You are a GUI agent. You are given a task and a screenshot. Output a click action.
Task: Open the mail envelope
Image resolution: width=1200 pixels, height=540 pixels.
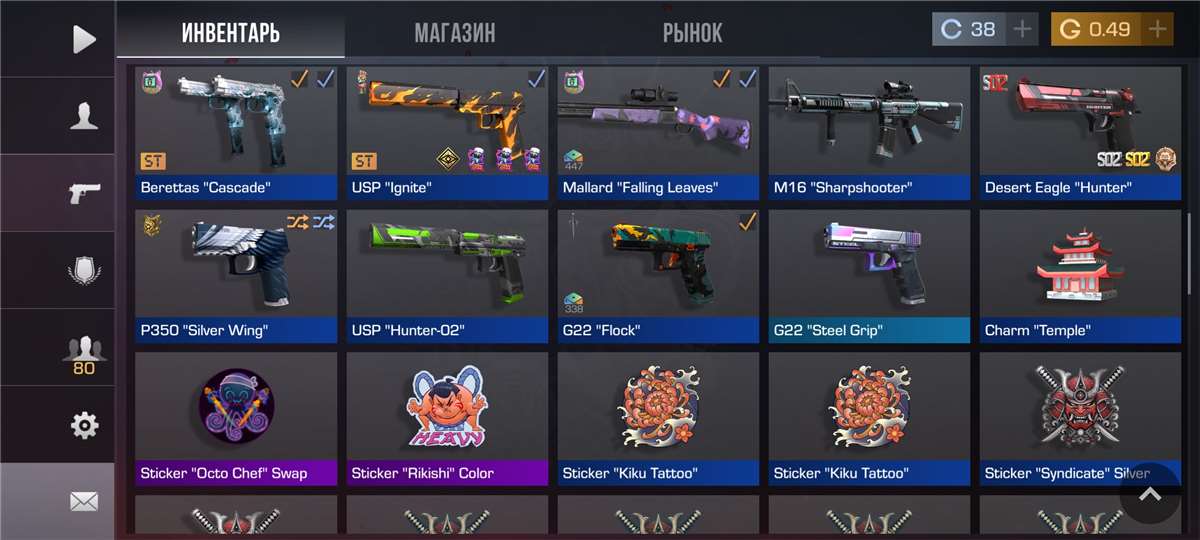click(x=84, y=501)
